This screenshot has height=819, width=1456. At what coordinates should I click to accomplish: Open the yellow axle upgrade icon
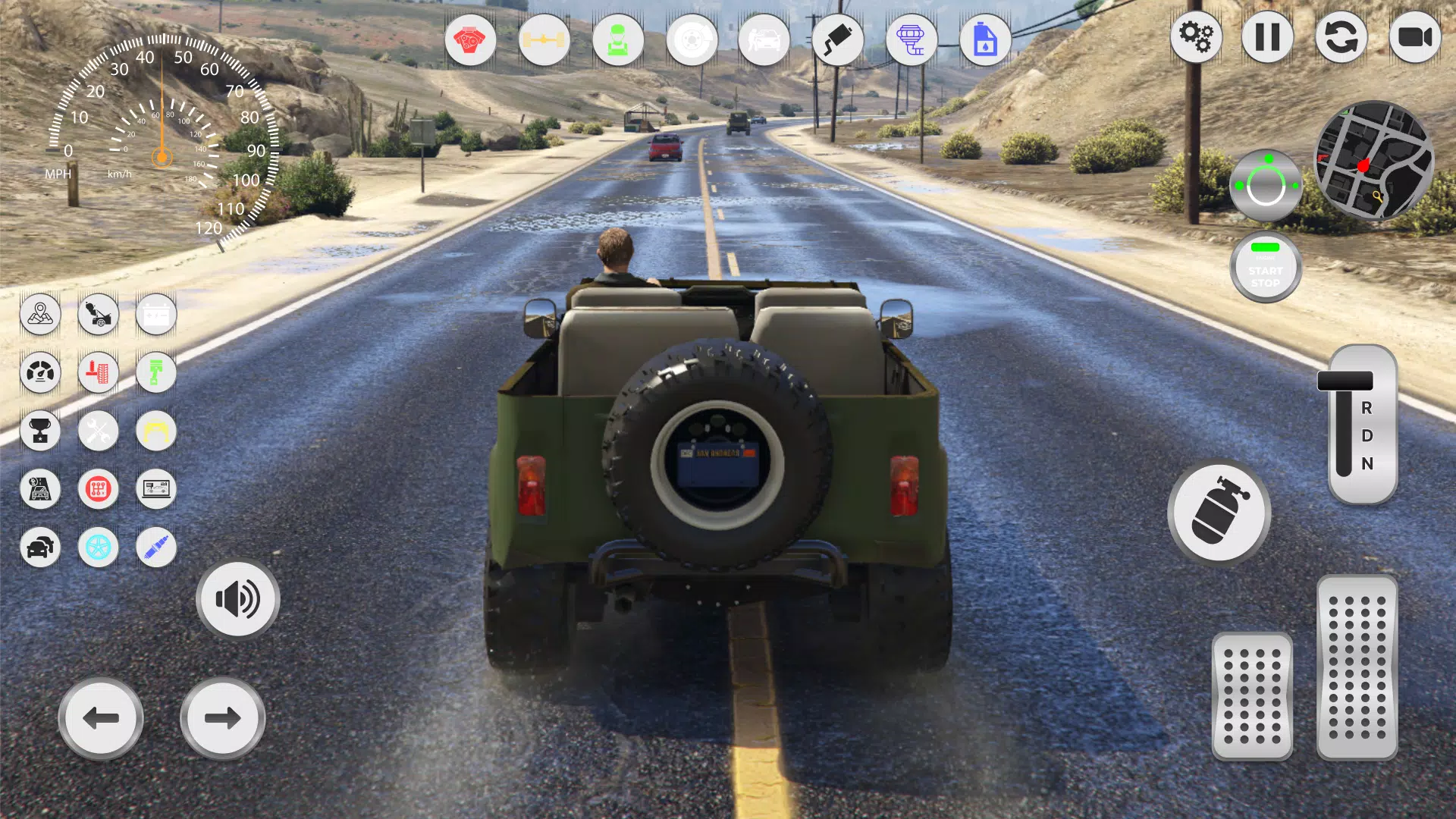tap(544, 40)
